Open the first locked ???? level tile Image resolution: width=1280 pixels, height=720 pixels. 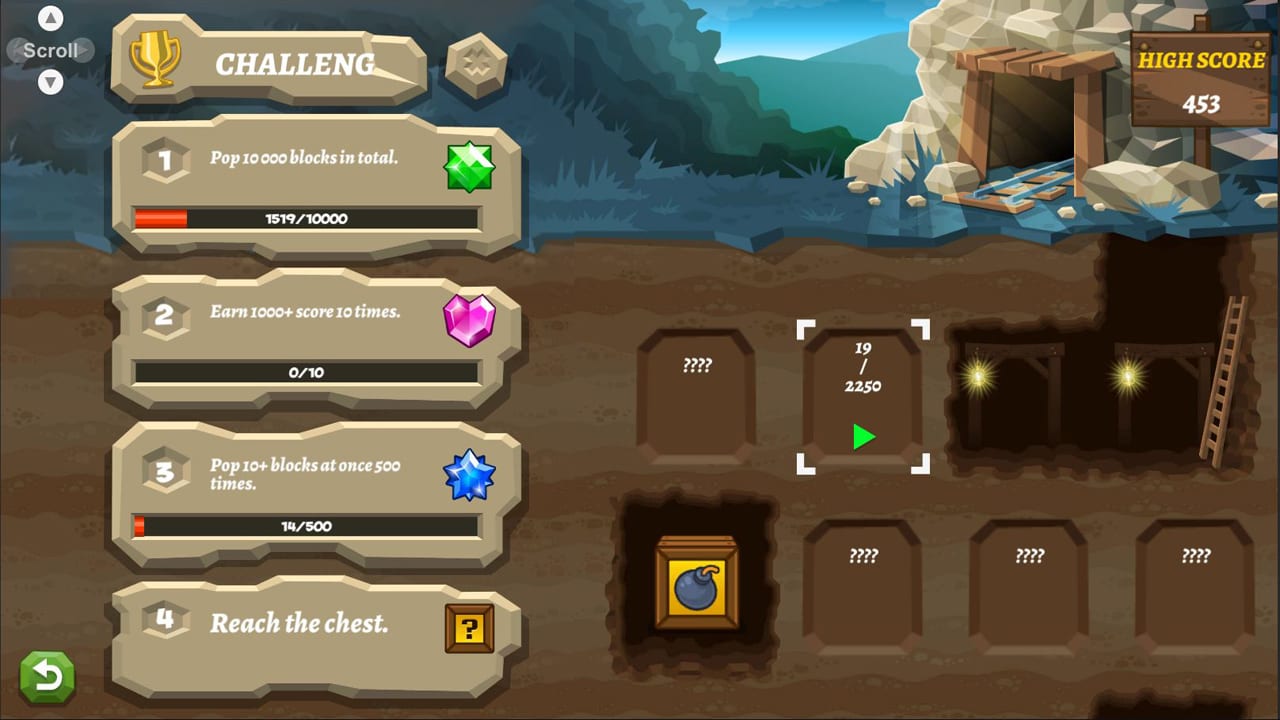click(x=697, y=394)
